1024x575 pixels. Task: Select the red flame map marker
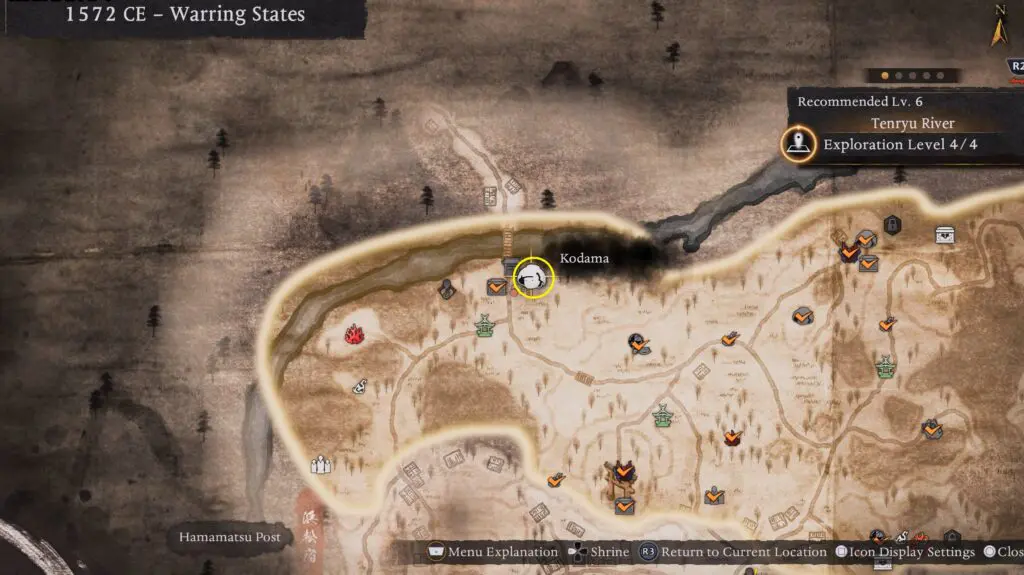point(354,334)
